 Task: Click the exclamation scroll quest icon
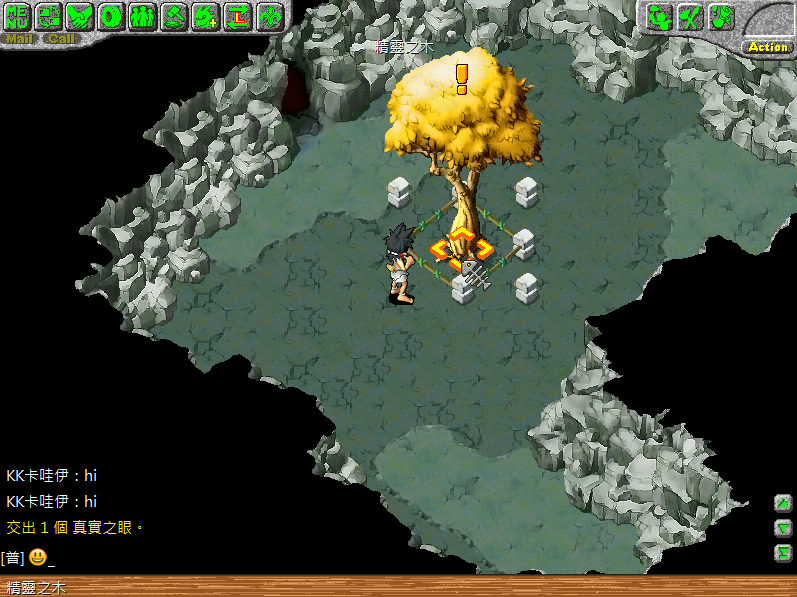pyautogui.click(x=721, y=17)
